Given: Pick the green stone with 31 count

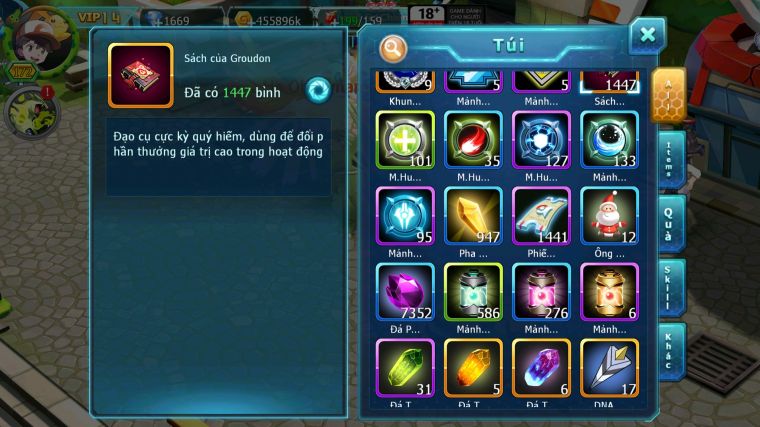Looking at the screenshot, I should click(405, 369).
